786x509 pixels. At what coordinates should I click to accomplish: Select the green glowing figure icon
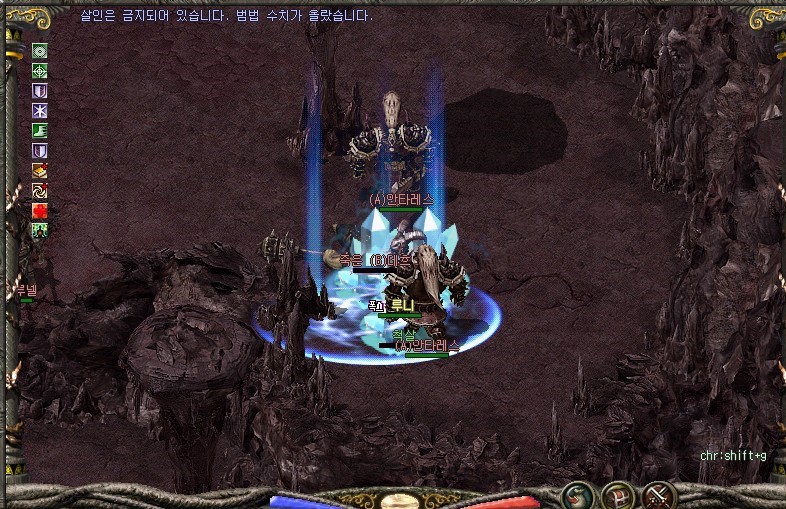[40, 230]
